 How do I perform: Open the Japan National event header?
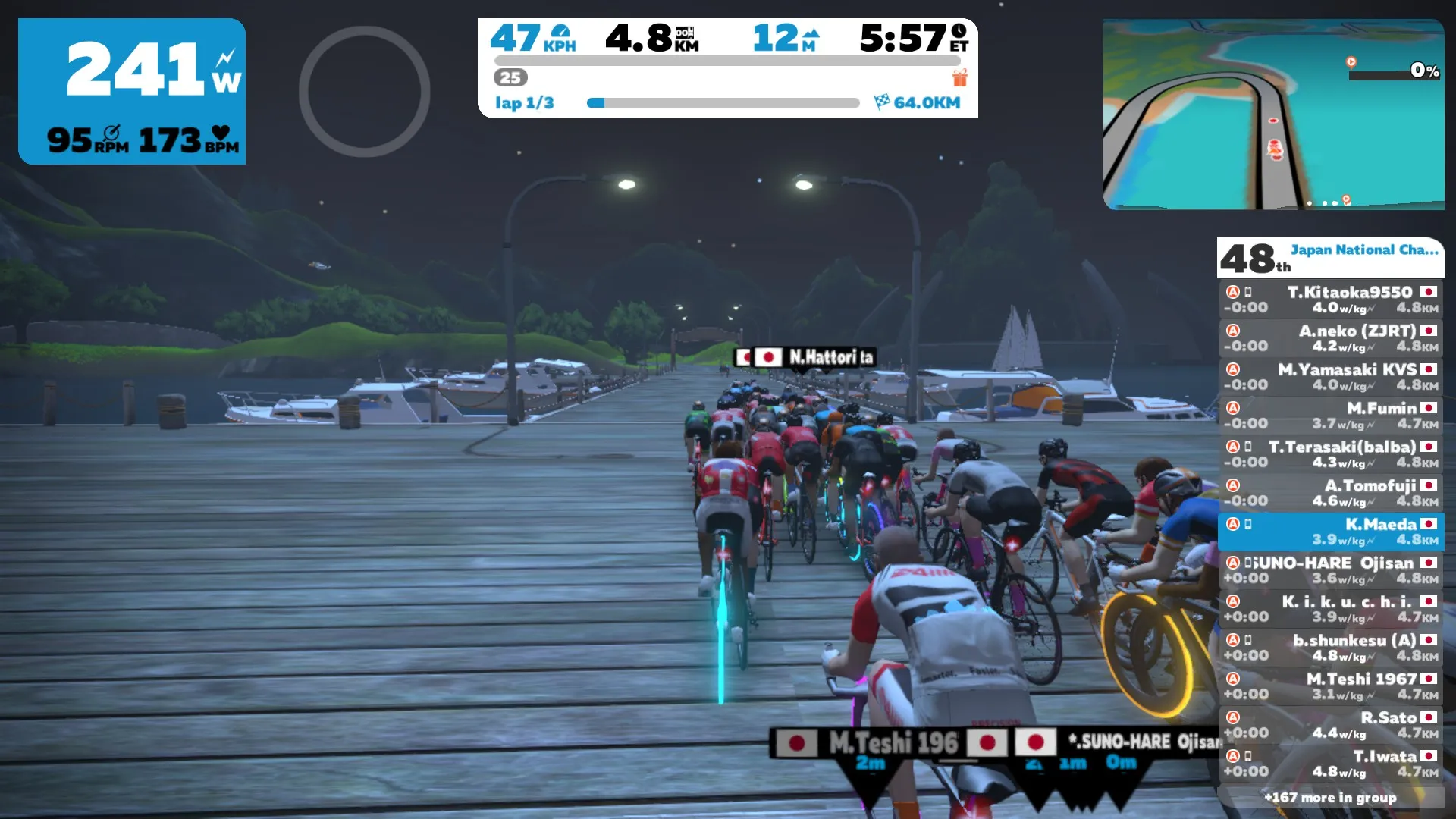click(x=1330, y=258)
